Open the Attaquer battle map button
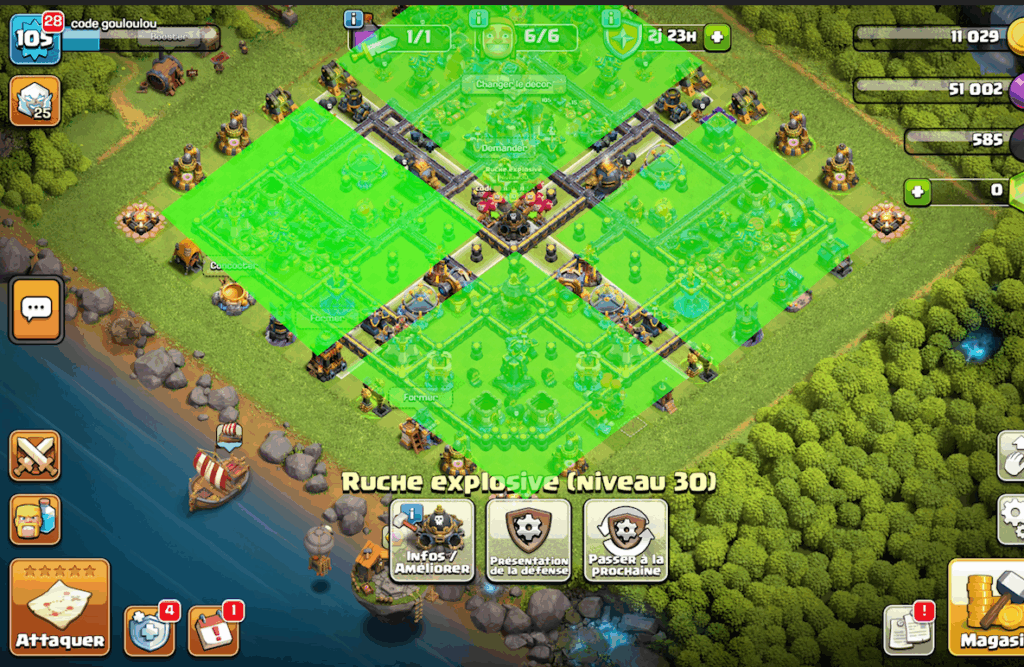1024x667 pixels. pos(60,607)
